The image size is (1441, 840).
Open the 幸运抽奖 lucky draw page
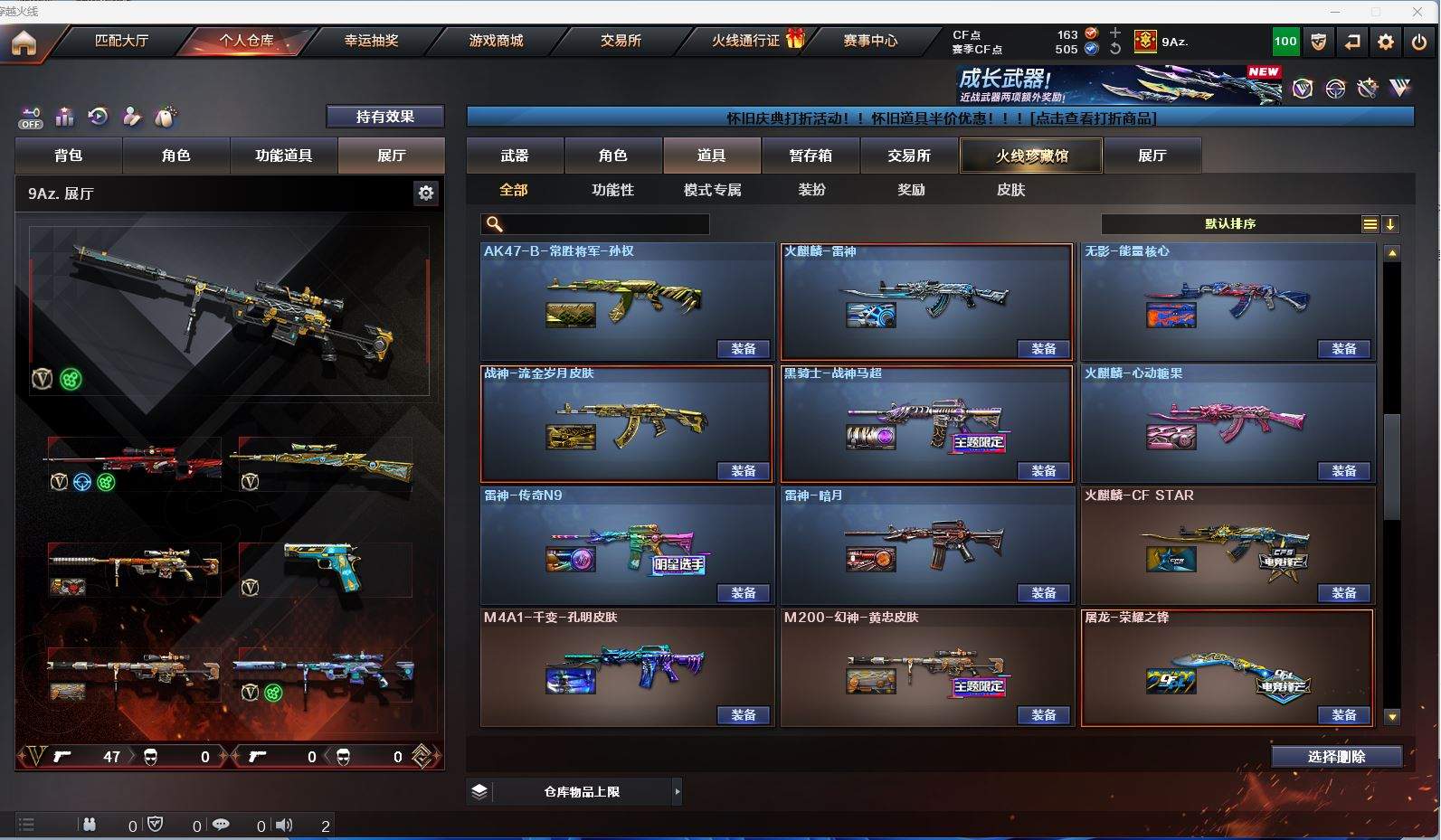click(371, 41)
